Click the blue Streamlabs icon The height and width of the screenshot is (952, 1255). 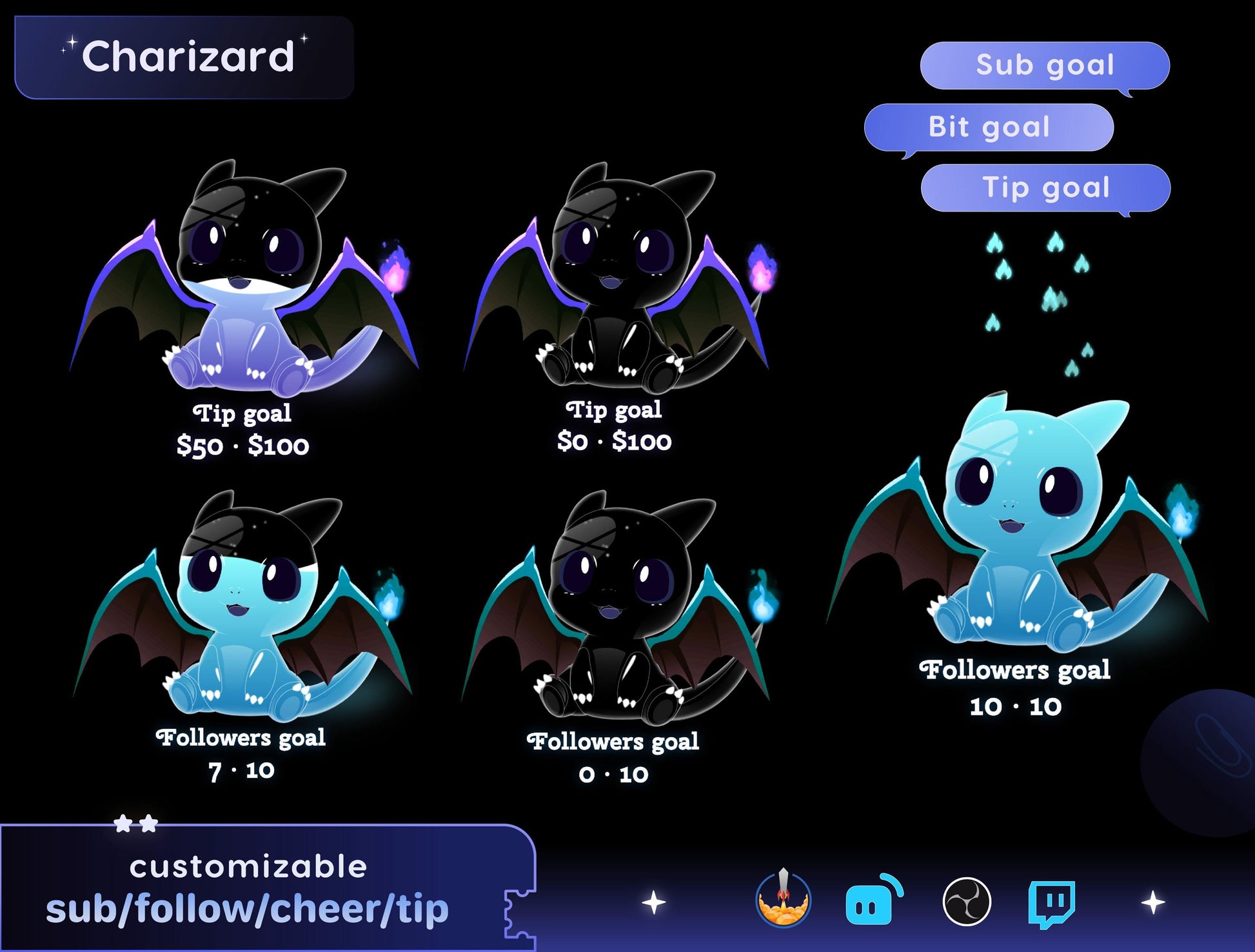pyautogui.click(x=871, y=901)
